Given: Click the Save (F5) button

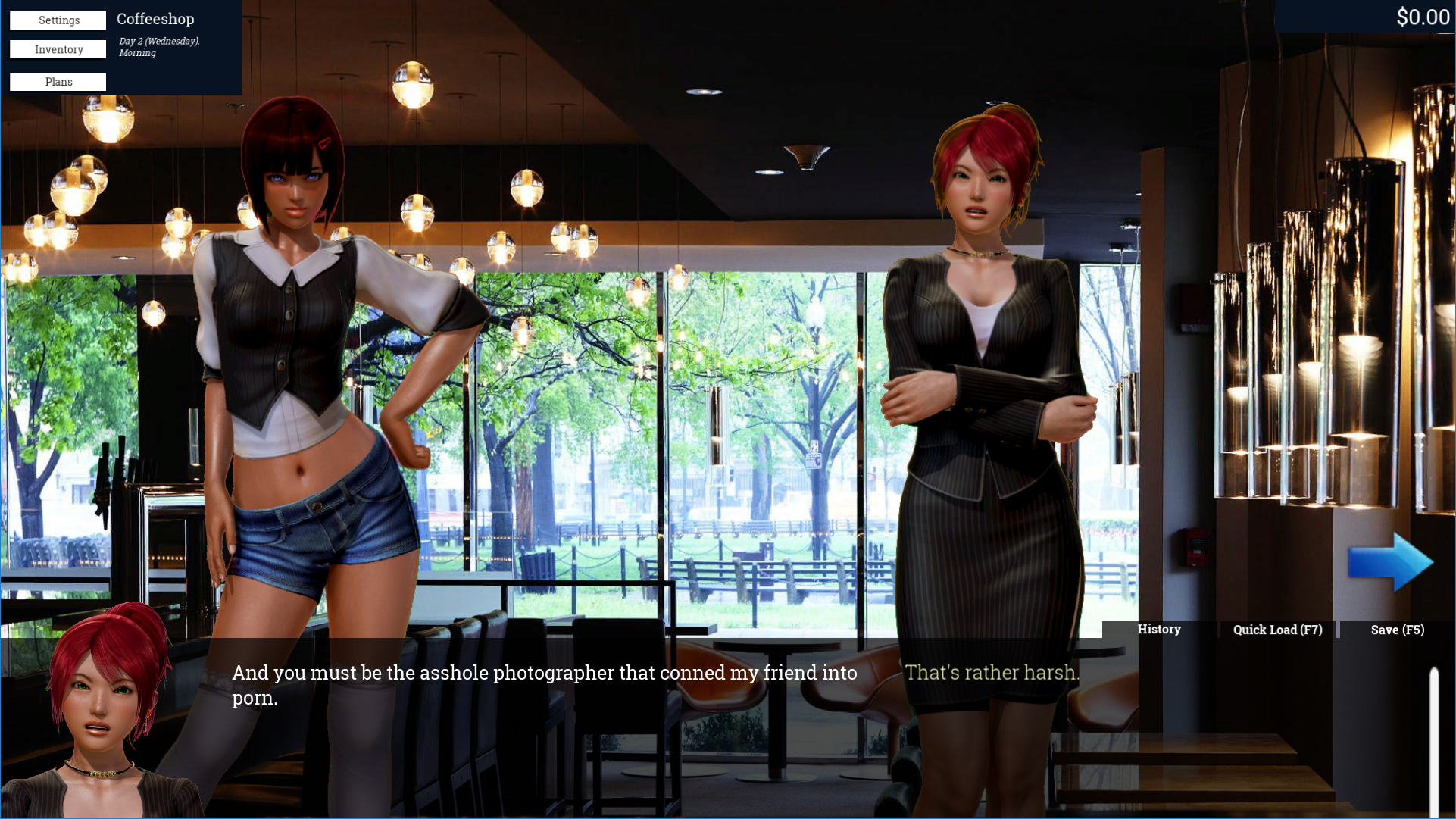Looking at the screenshot, I should (x=1397, y=630).
